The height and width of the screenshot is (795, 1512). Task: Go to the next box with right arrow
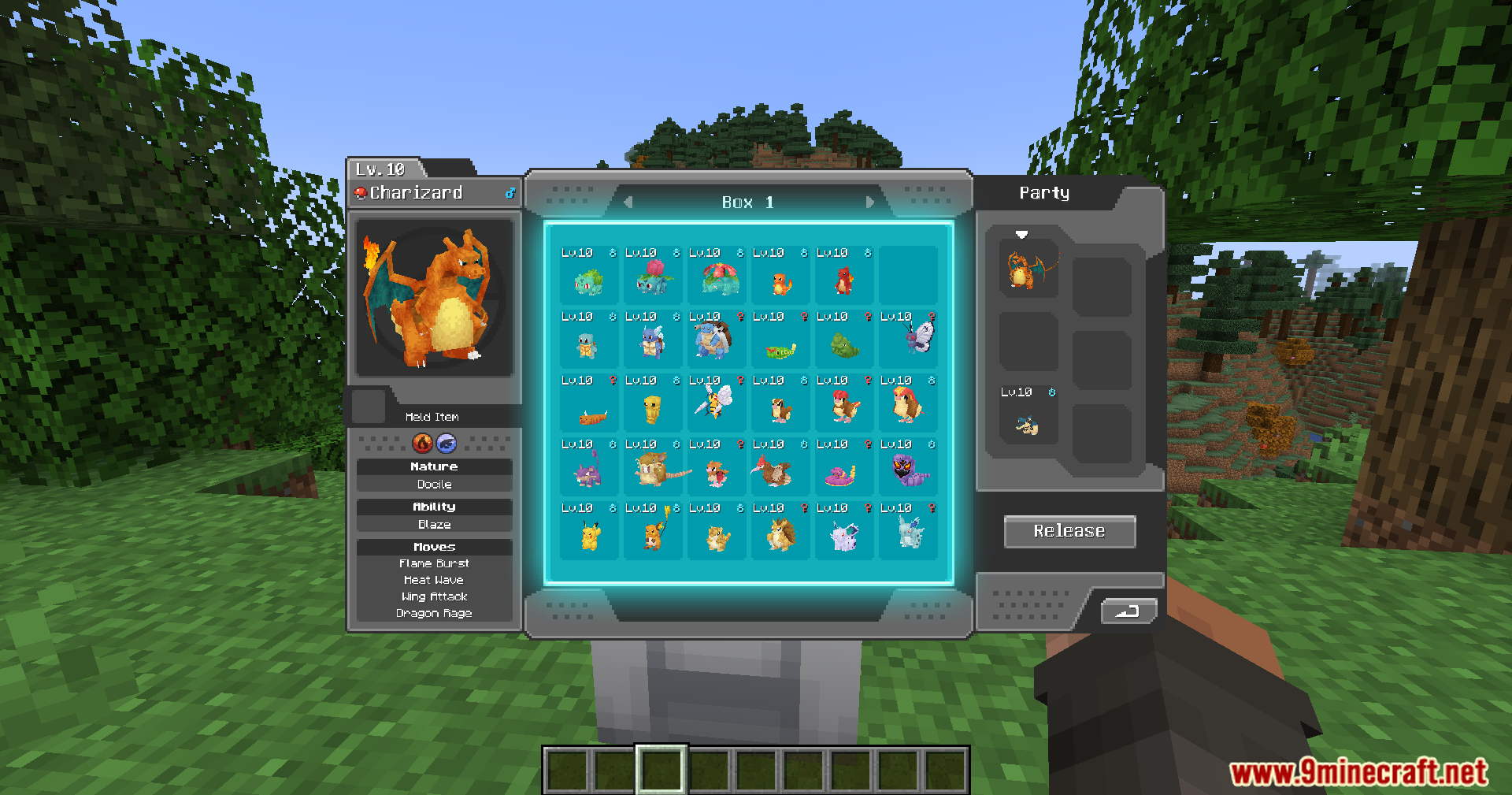869,202
